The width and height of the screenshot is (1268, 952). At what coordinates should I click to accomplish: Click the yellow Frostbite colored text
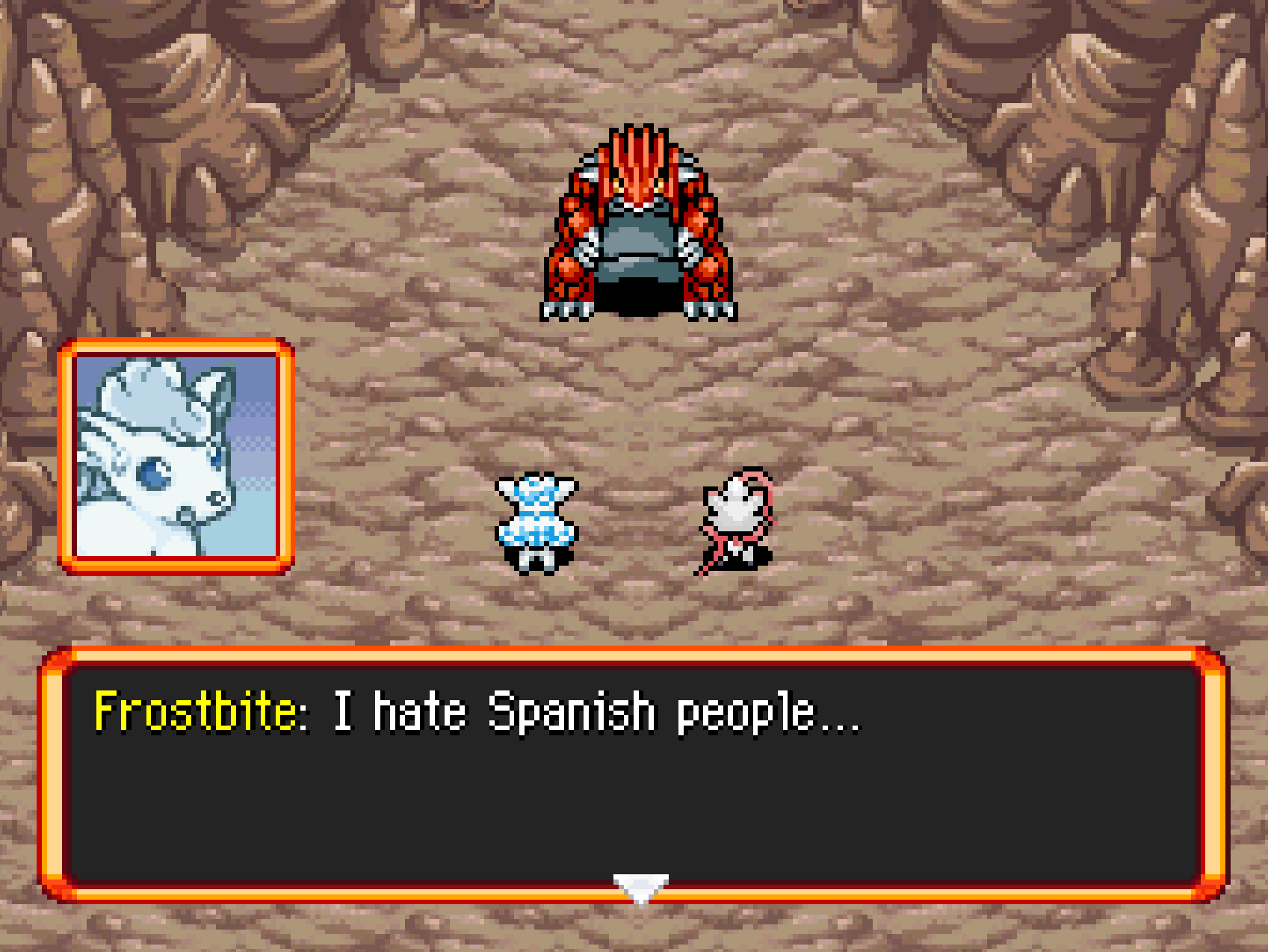(x=198, y=716)
